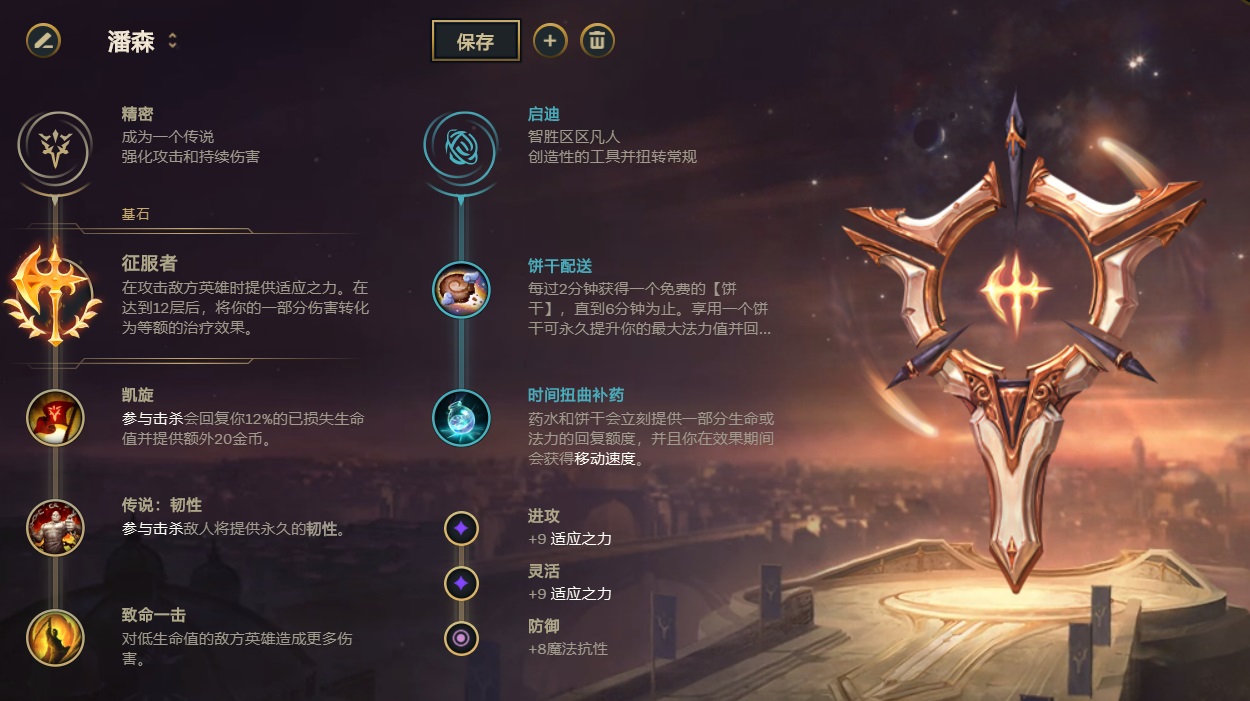This screenshot has width=1250, height=701.
Task: Choose the 饼干配送 rune icon
Action: tap(461, 289)
